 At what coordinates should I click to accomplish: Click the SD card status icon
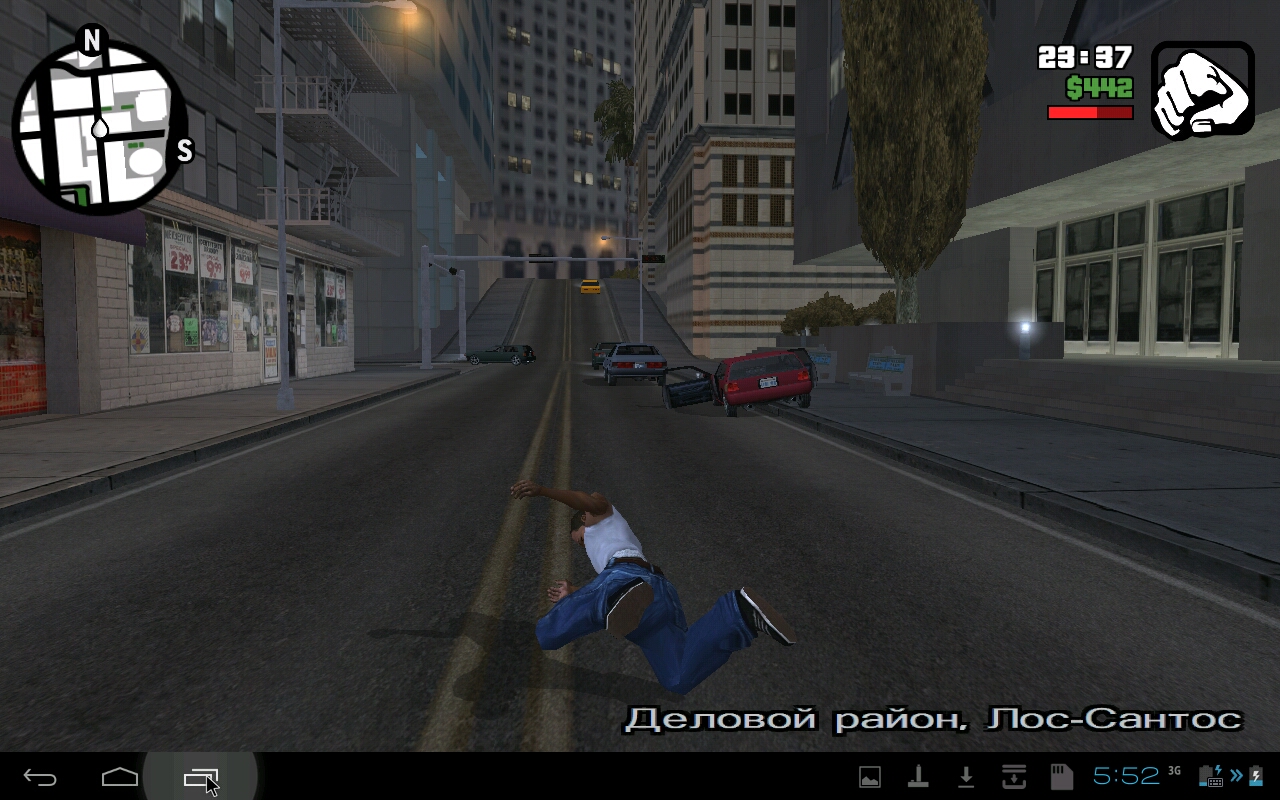(x=1060, y=777)
